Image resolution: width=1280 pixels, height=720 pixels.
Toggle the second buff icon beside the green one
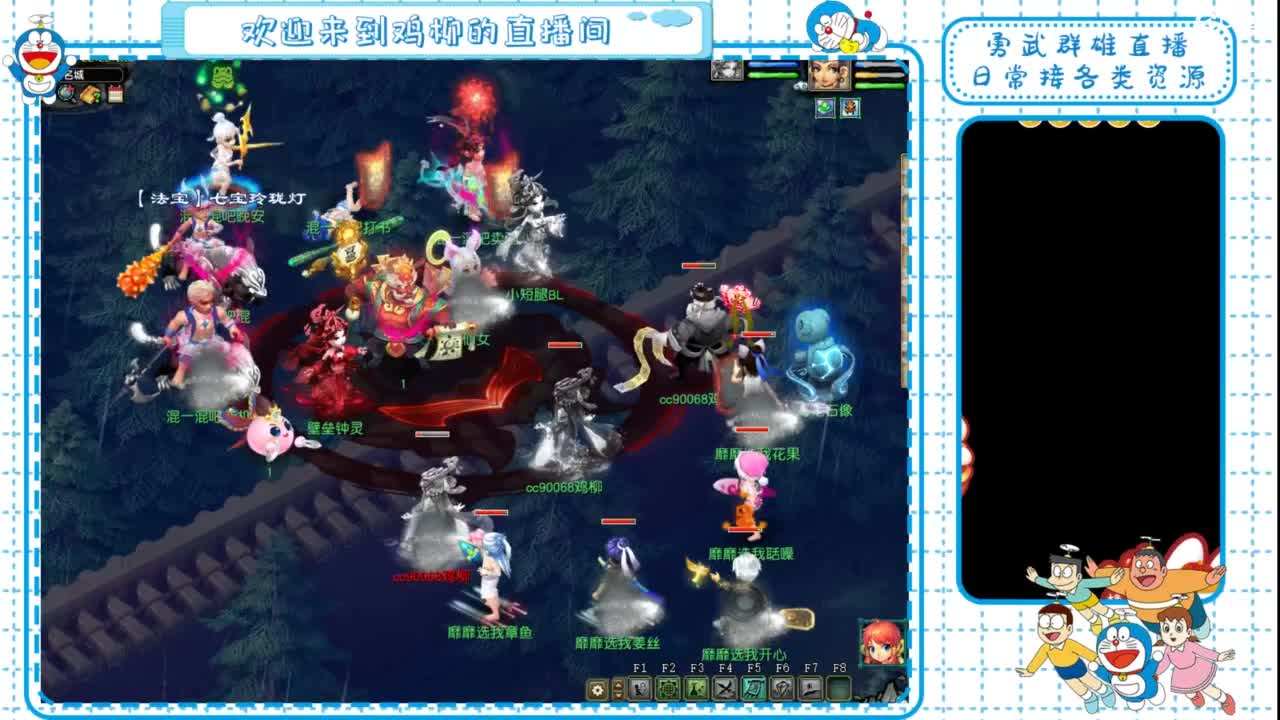(x=850, y=107)
